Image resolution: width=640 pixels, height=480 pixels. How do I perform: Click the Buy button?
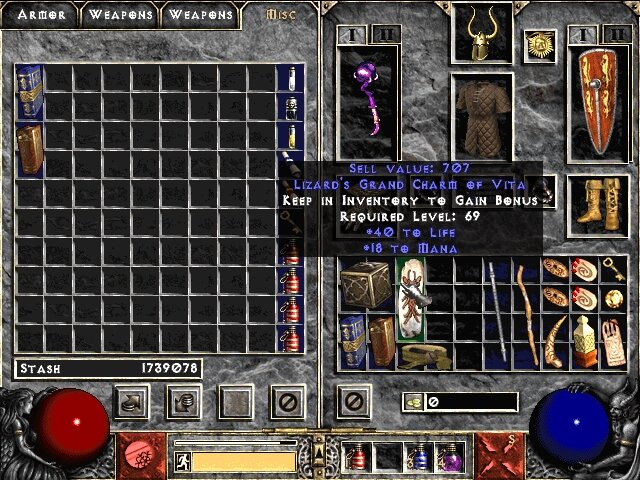133,402
